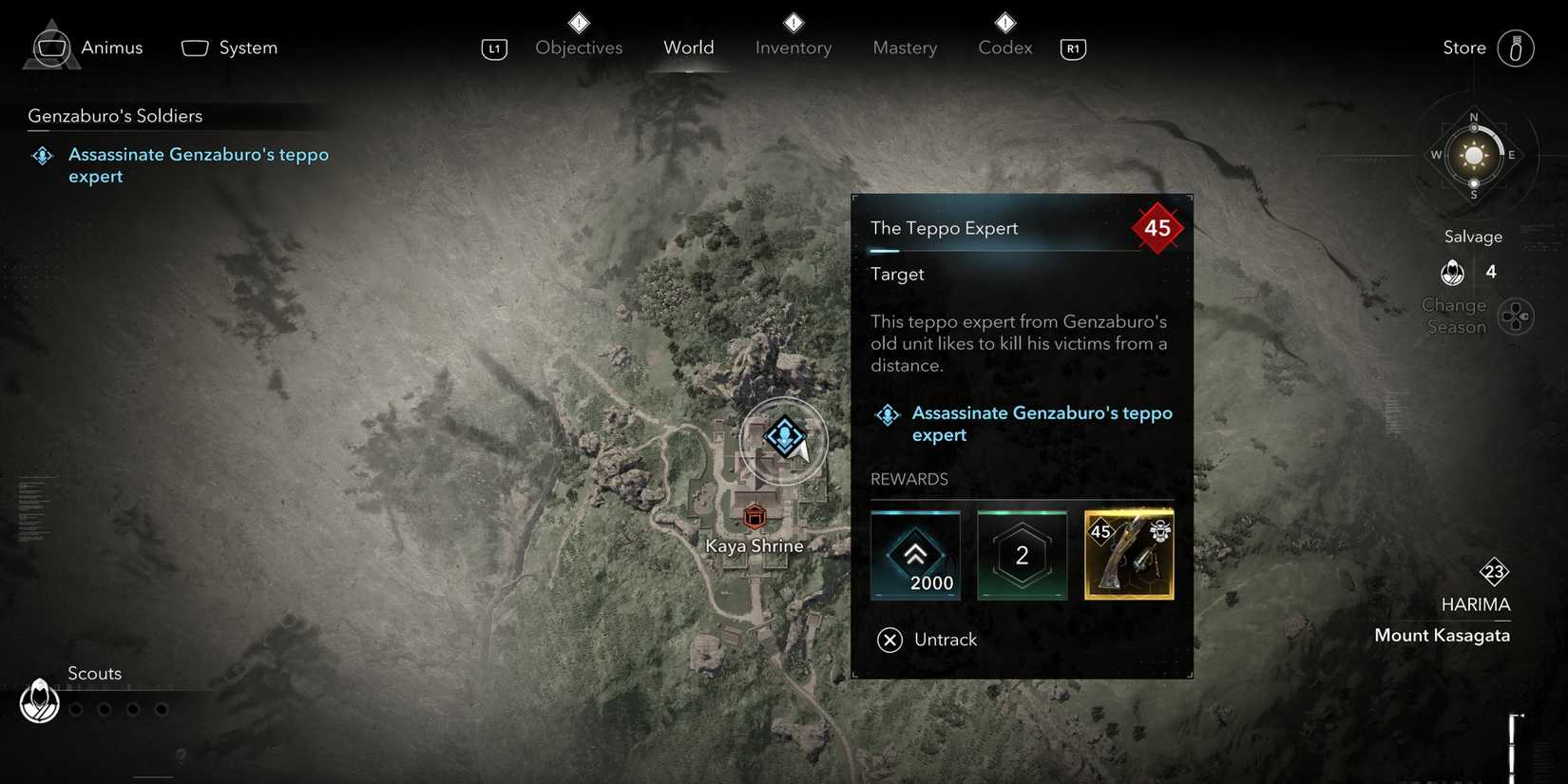Screen dimensions: 1568x784
Task: Open the Scouts panel icon
Action: (40, 701)
